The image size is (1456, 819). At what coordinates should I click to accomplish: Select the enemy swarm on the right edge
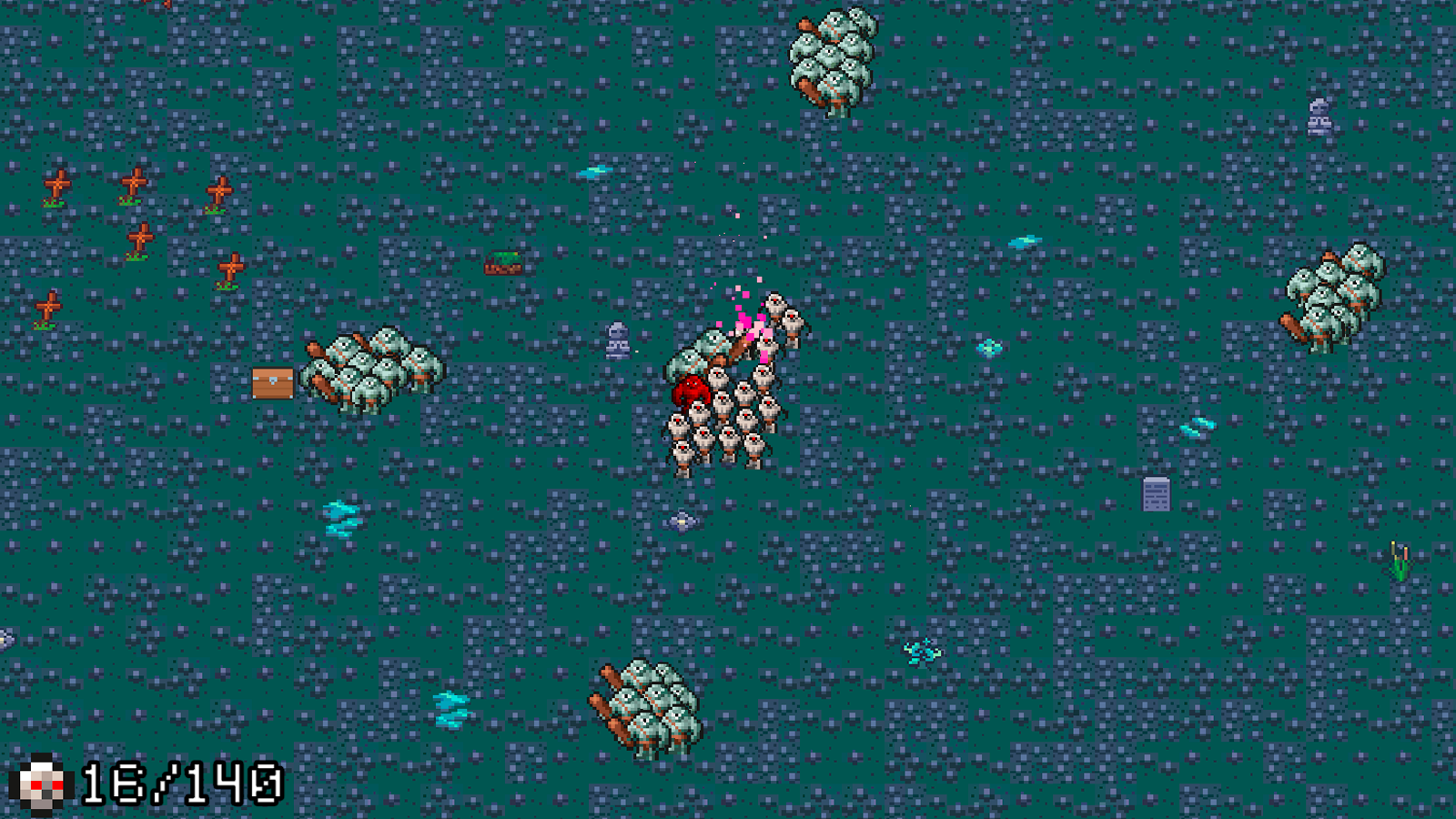tap(1338, 291)
